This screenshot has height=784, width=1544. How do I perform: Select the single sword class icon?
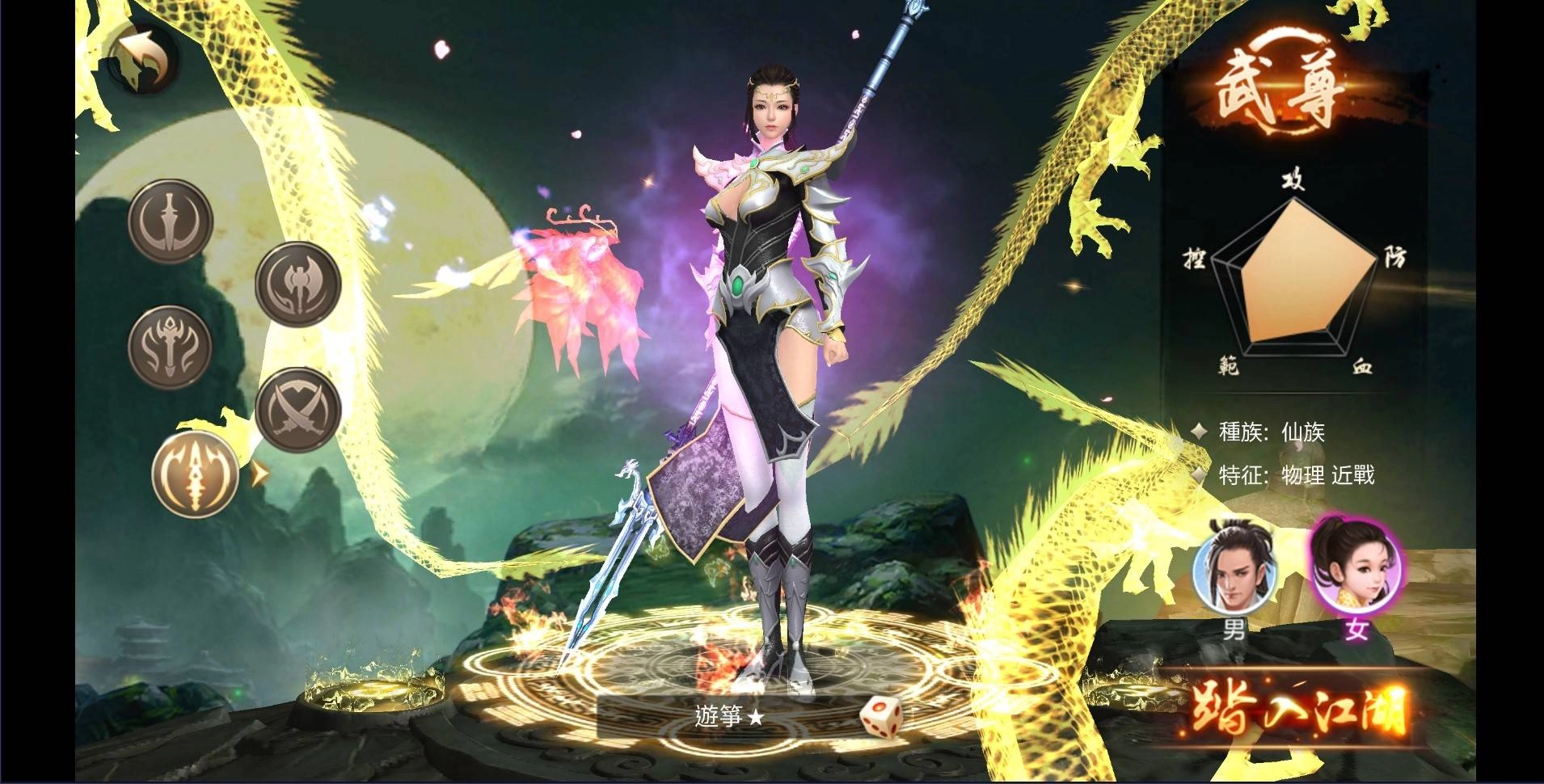[x=170, y=221]
